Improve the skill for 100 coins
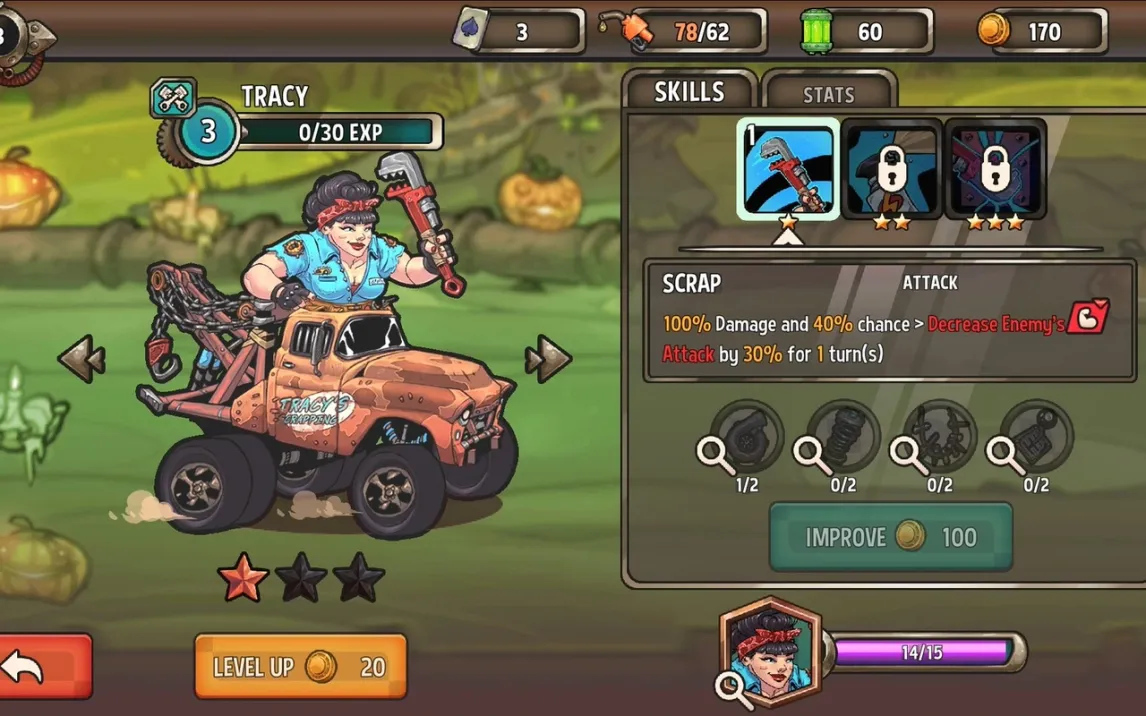The height and width of the screenshot is (716, 1146). 890,537
